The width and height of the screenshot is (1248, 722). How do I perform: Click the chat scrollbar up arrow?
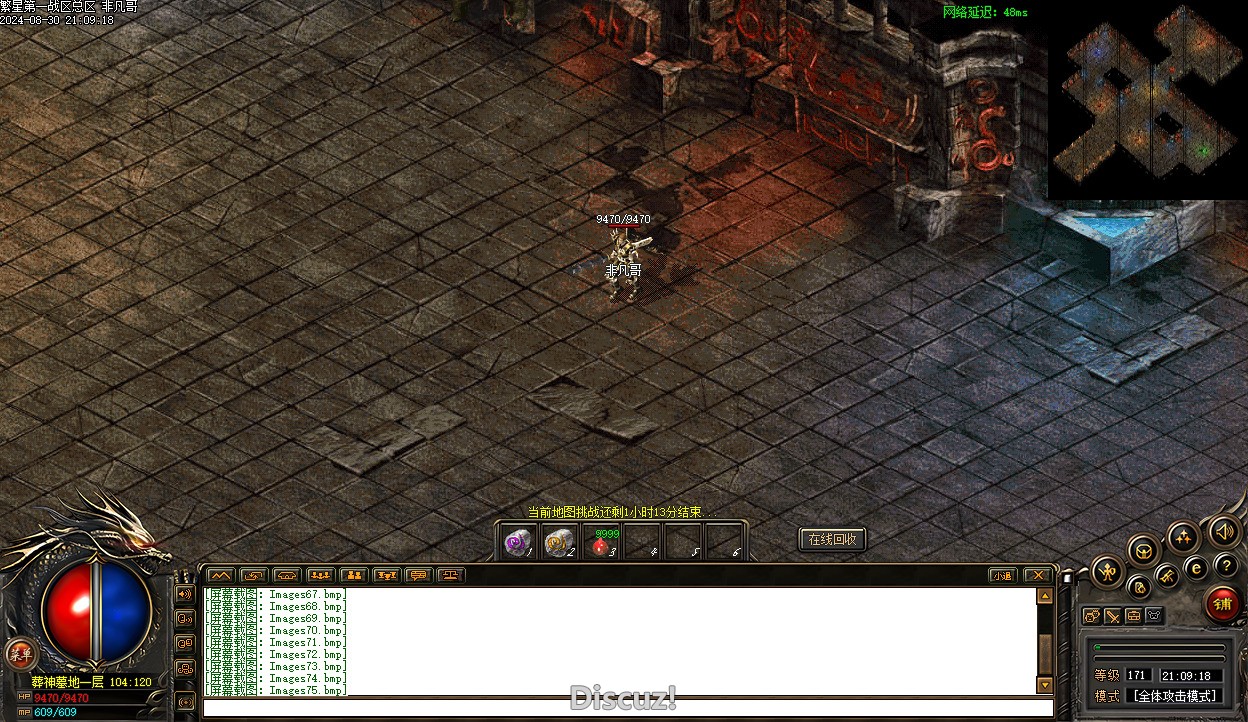[x=1045, y=597]
